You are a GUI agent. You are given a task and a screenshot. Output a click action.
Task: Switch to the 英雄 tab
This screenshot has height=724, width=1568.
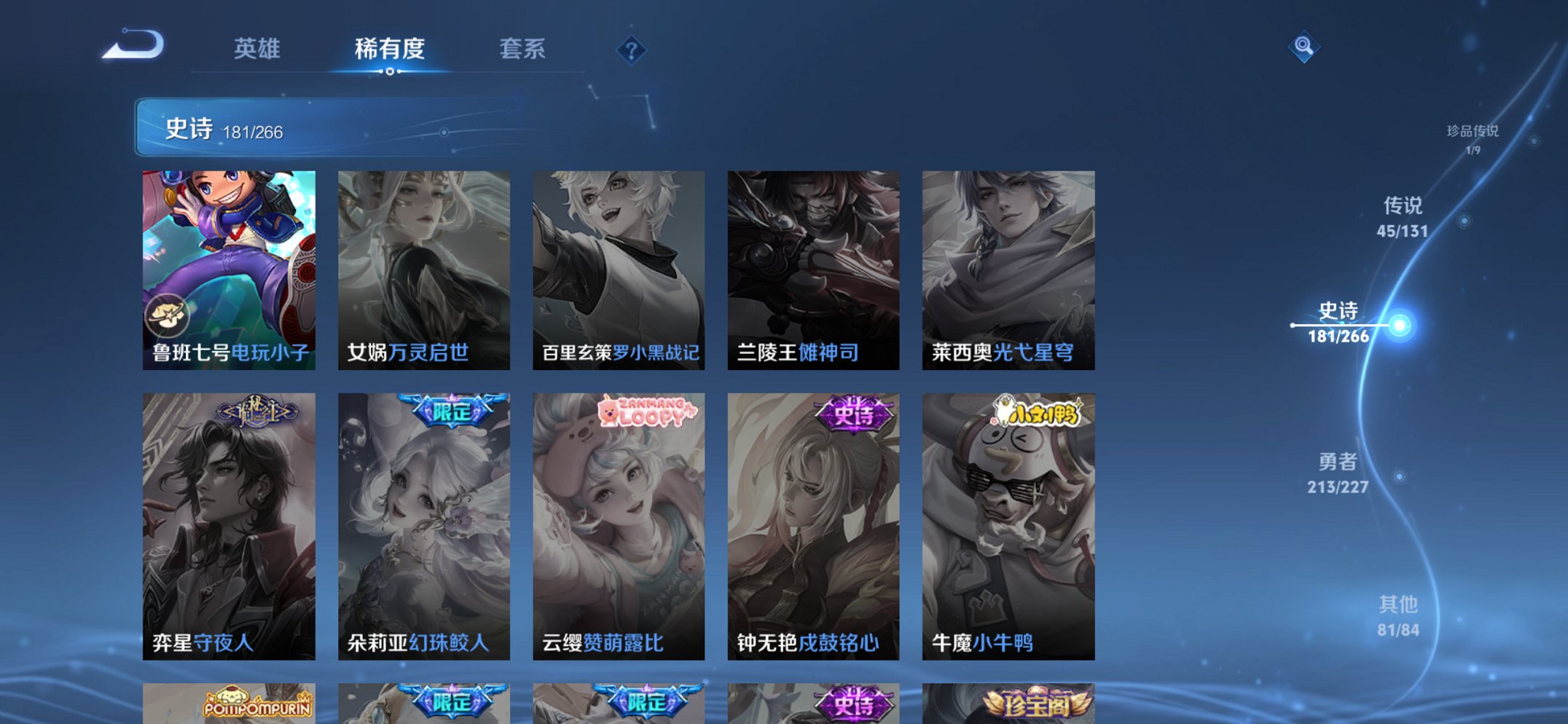click(258, 49)
